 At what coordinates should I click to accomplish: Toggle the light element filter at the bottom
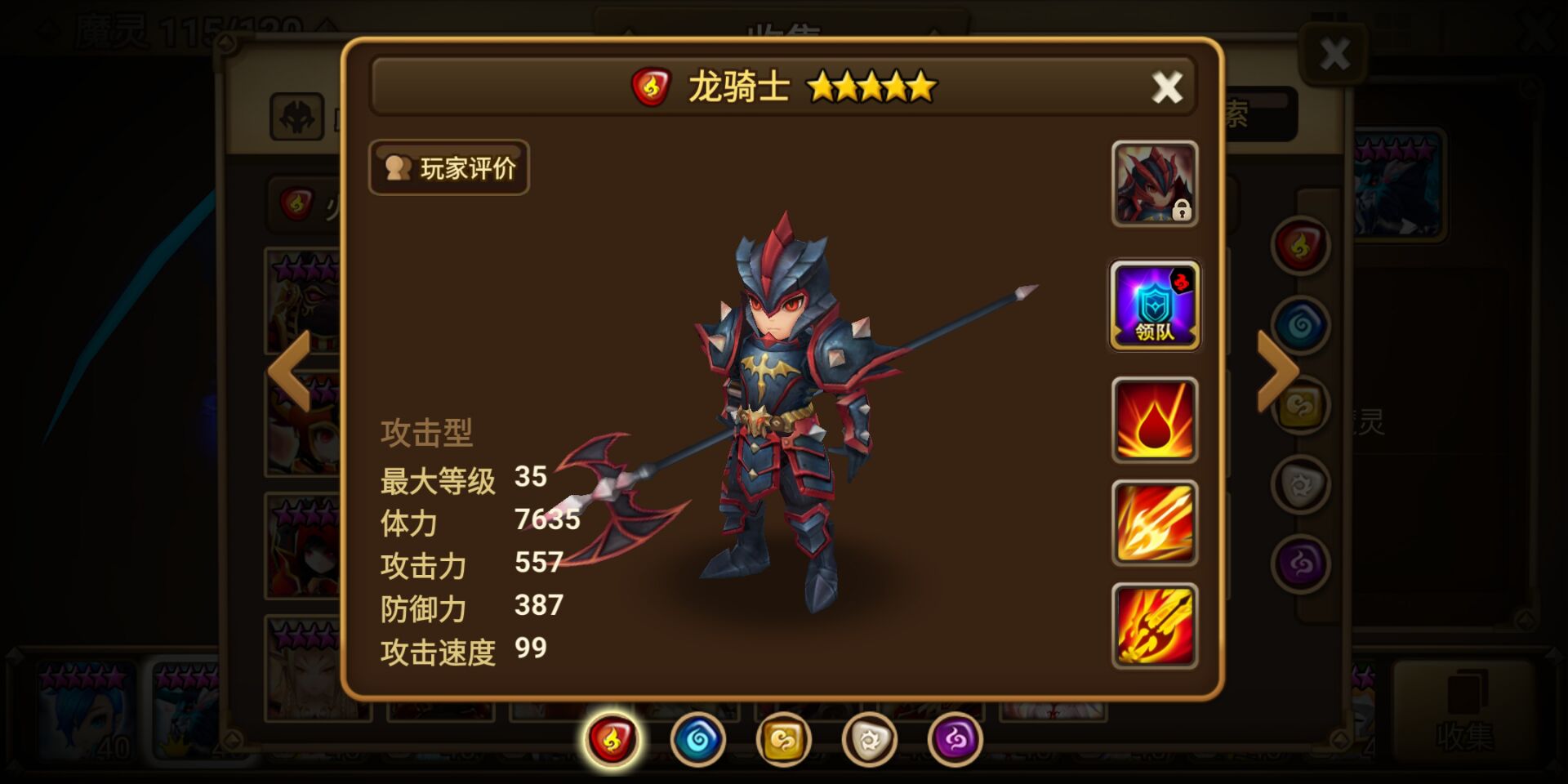(x=868, y=739)
